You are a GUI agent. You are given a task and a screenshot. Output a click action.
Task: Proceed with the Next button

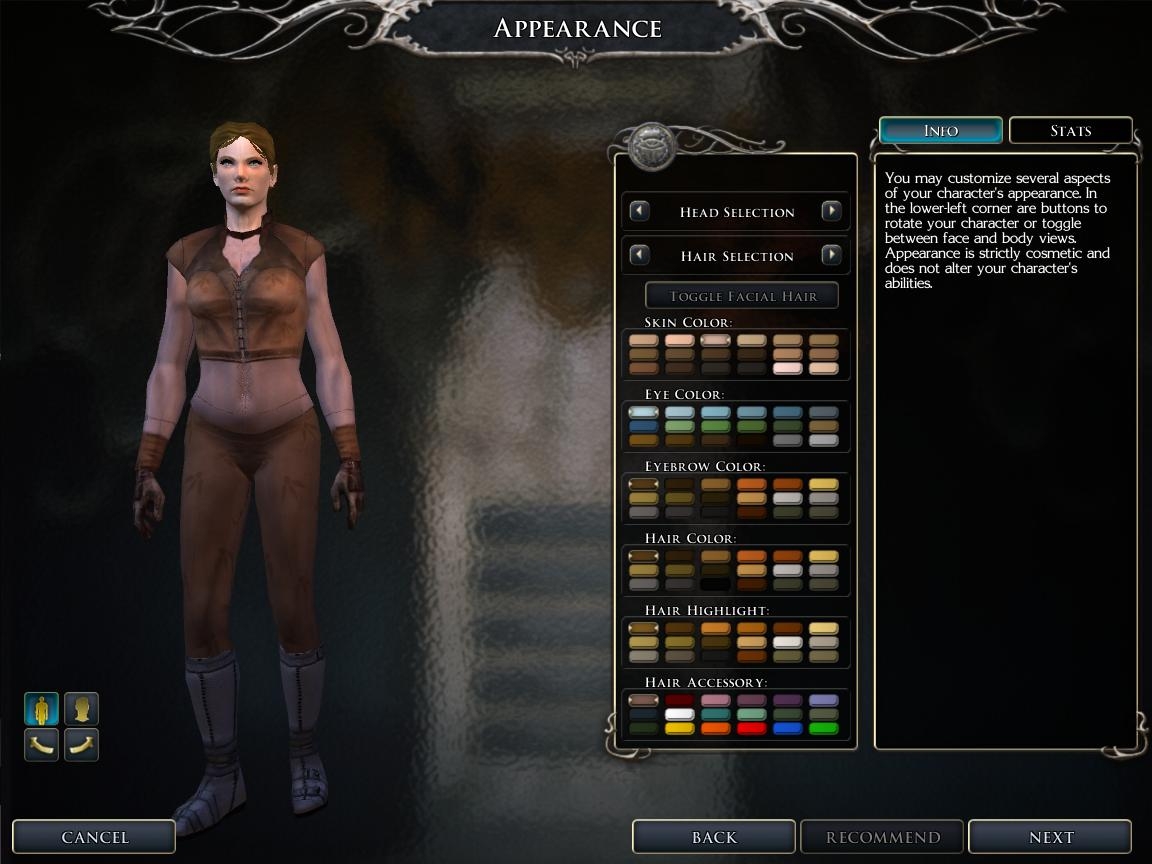[x=1050, y=837]
